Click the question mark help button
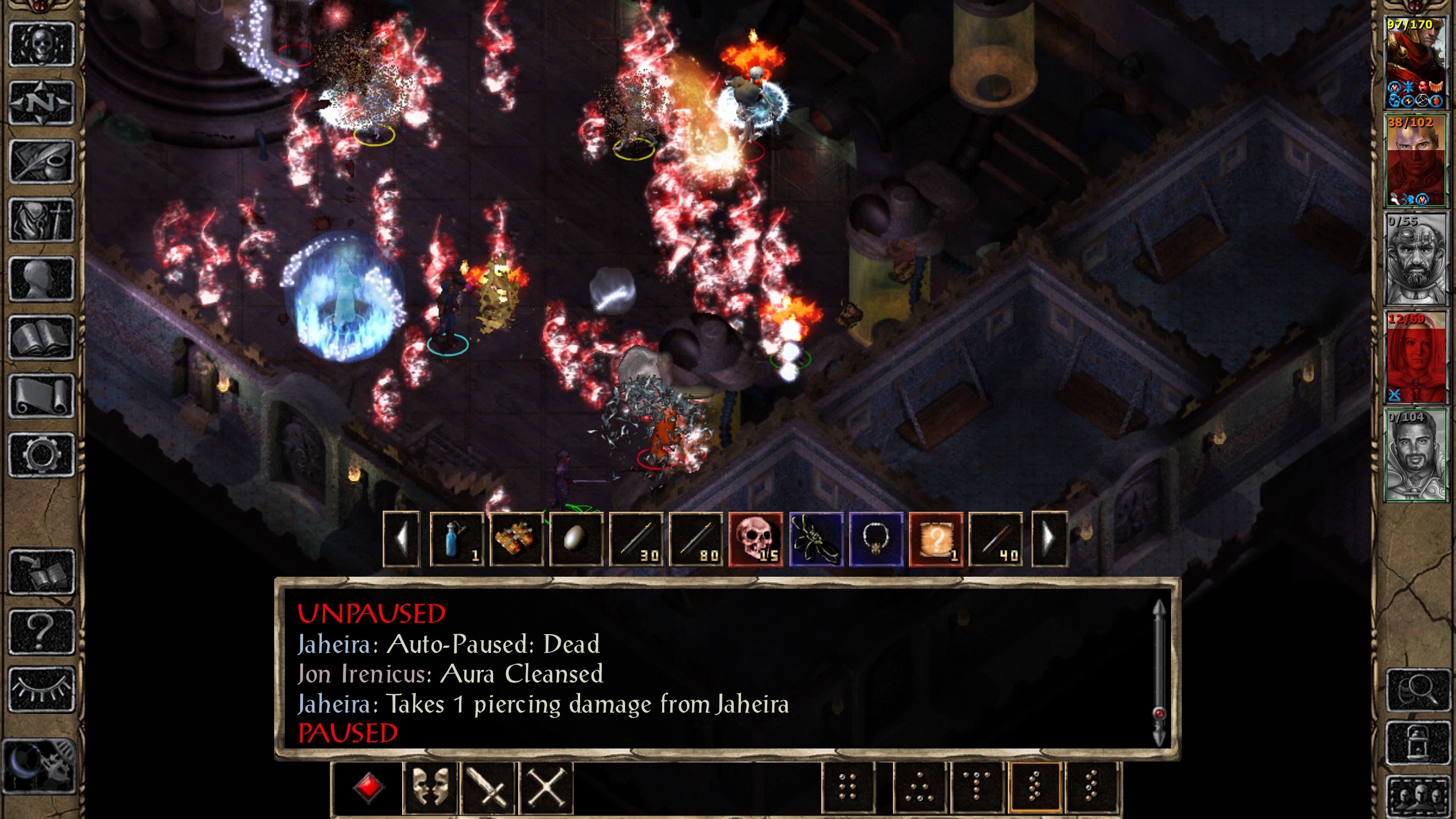This screenshot has height=819, width=1456. [42, 631]
